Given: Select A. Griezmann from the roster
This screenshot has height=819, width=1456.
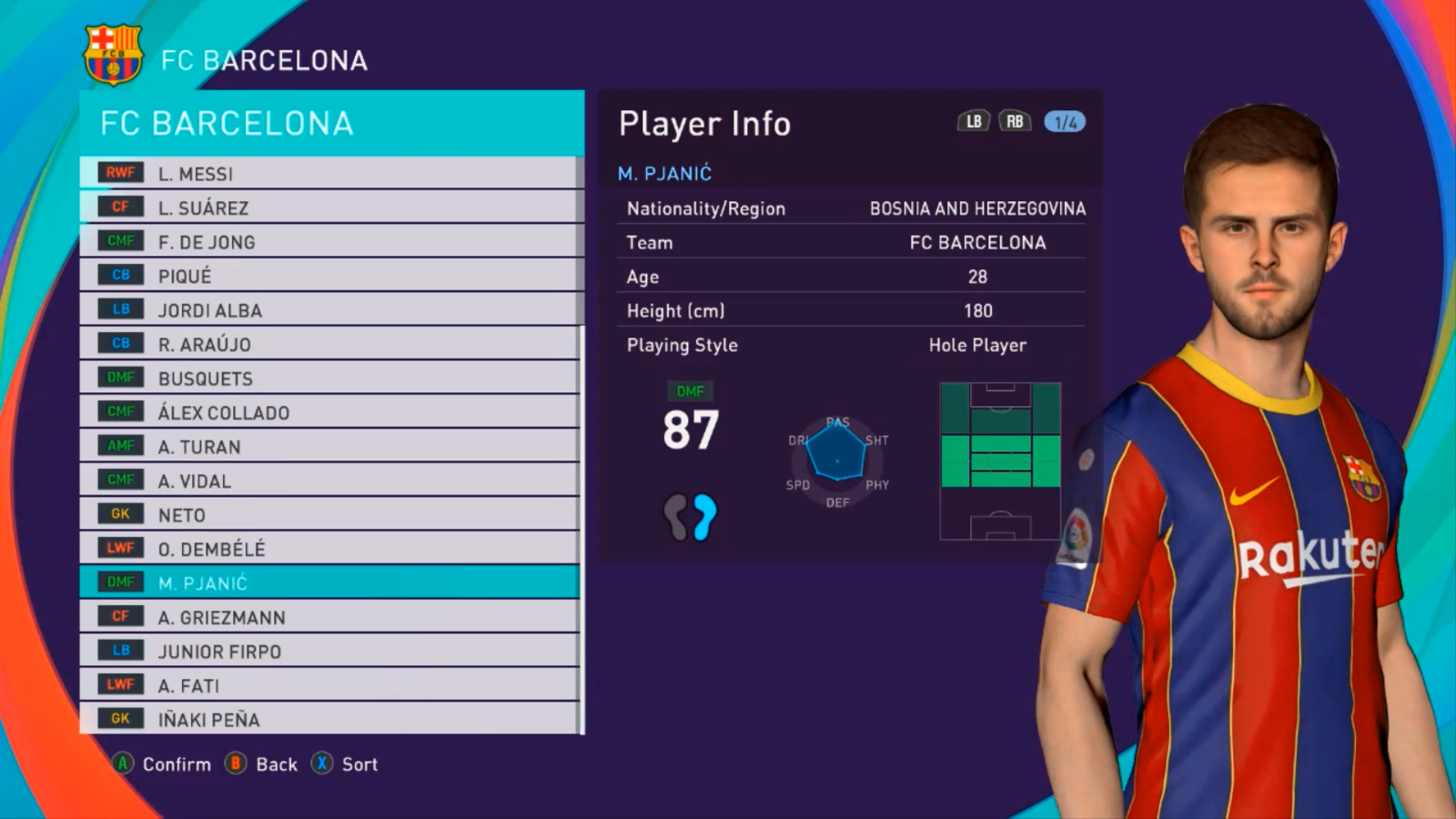Looking at the screenshot, I should (328, 617).
